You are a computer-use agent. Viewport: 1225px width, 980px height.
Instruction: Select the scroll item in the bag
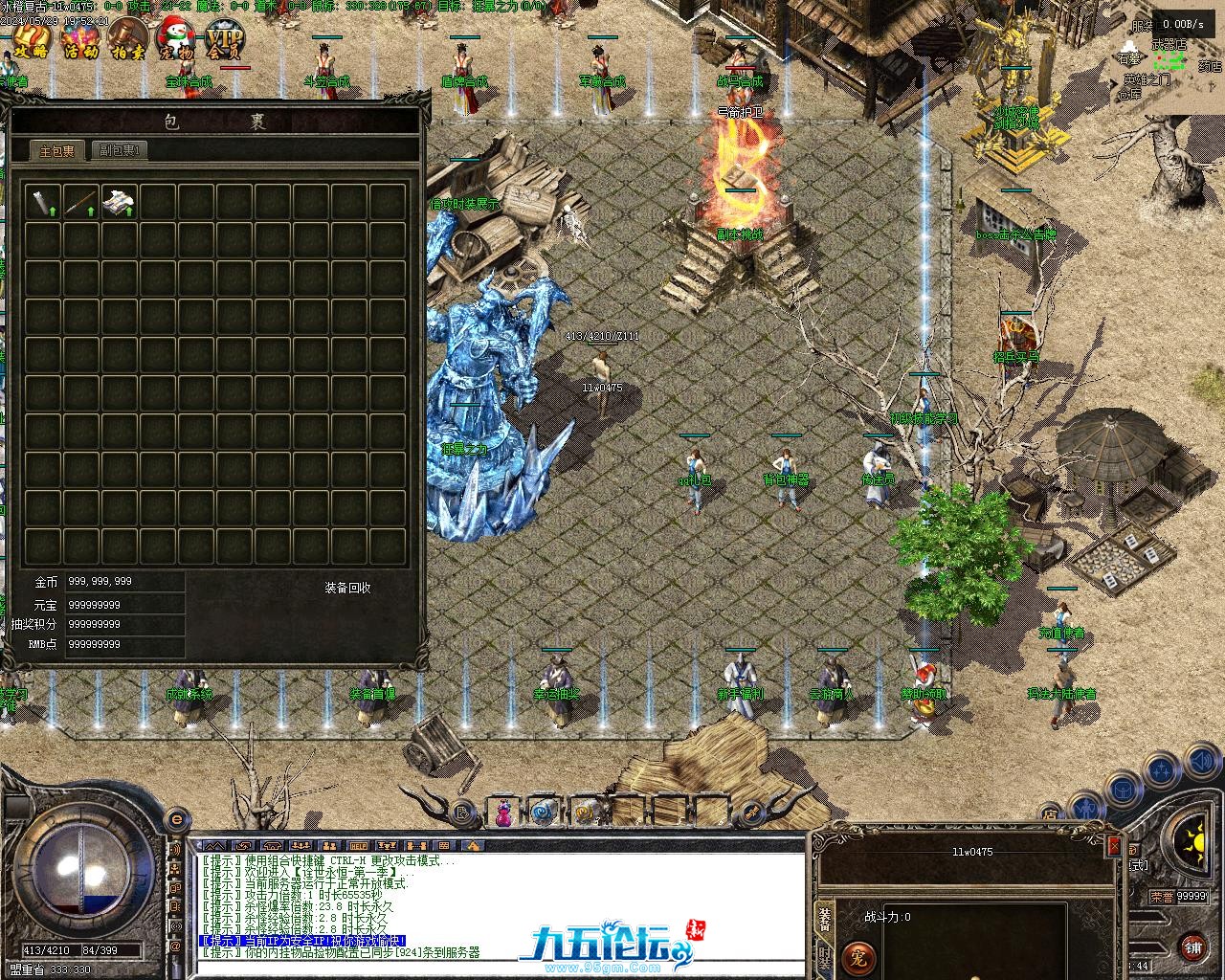click(x=43, y=202)
